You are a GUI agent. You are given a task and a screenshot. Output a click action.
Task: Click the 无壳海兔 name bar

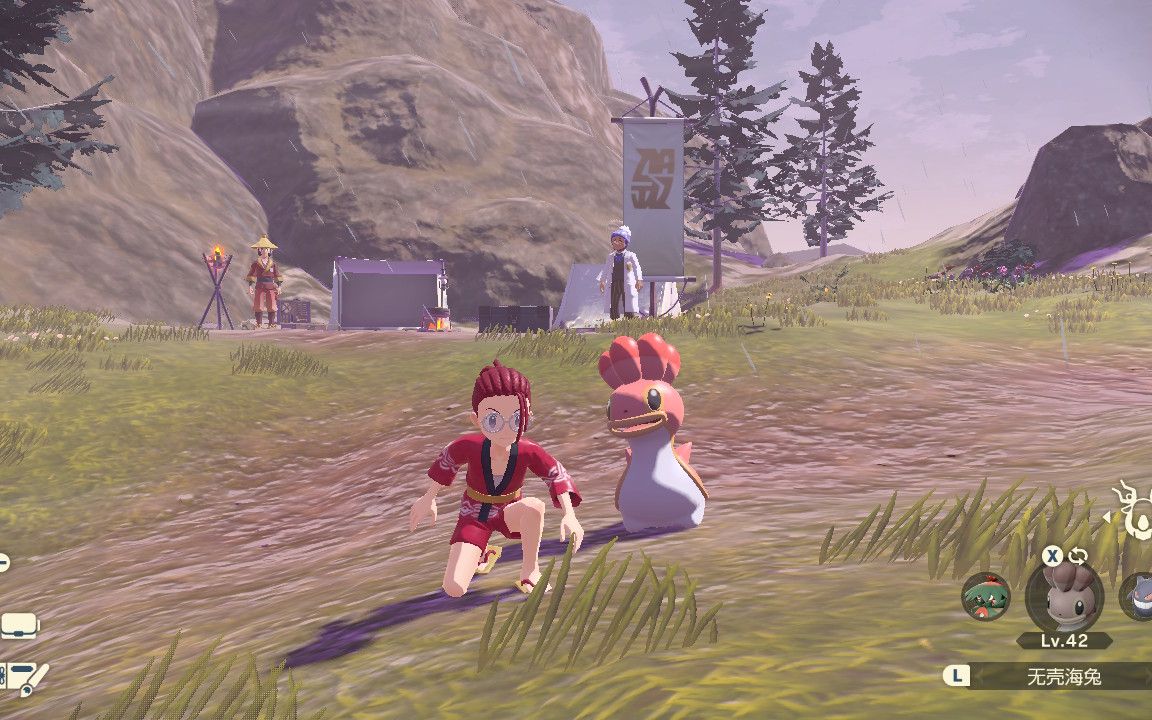click(x=1063, y=676)
